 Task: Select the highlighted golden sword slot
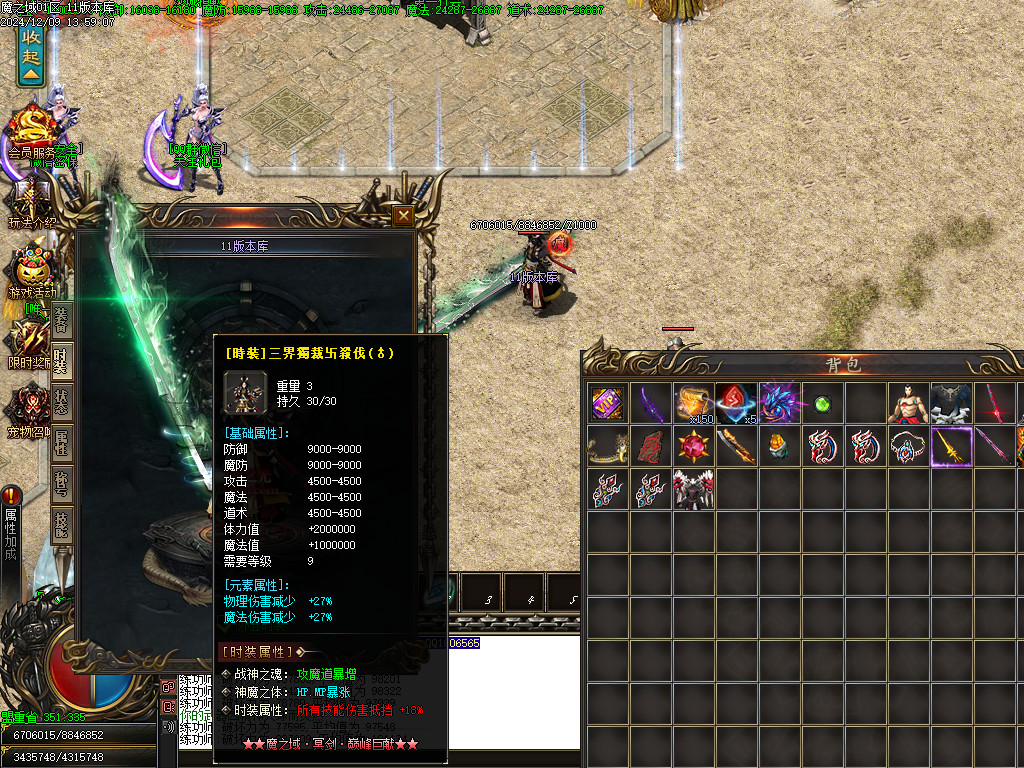[x=951, y=446]
